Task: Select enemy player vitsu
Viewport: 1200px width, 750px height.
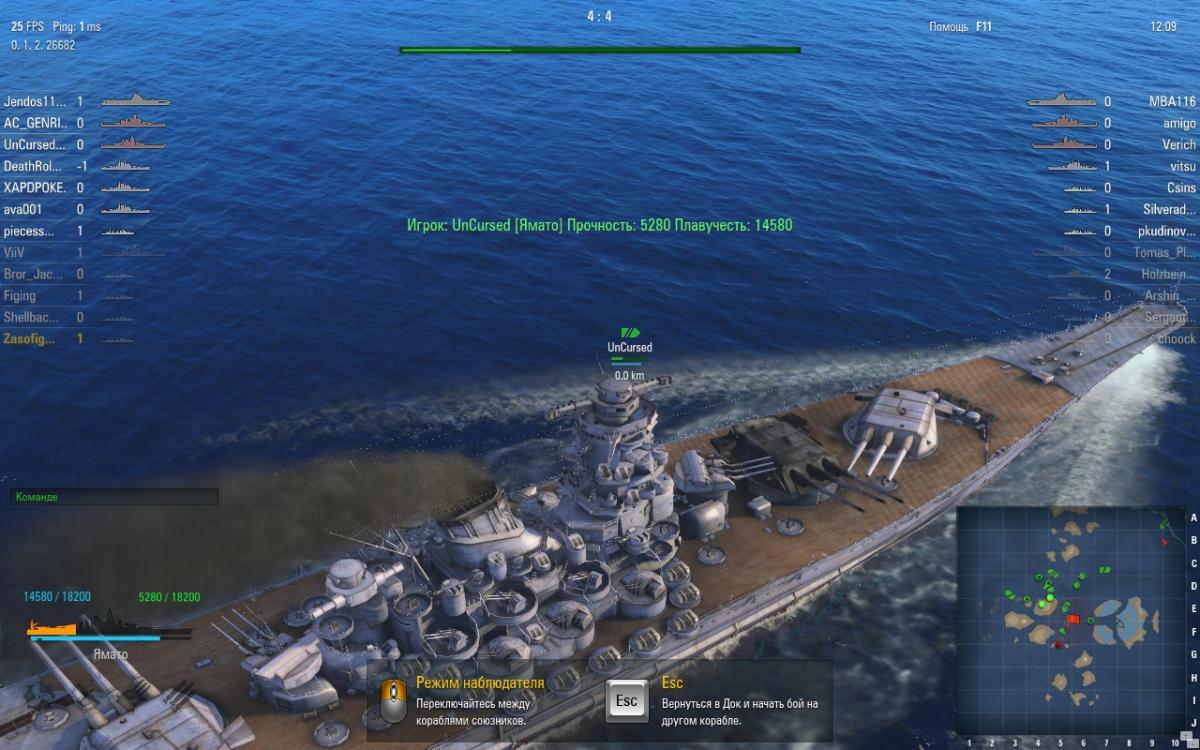Action: tap(1183, 166)
